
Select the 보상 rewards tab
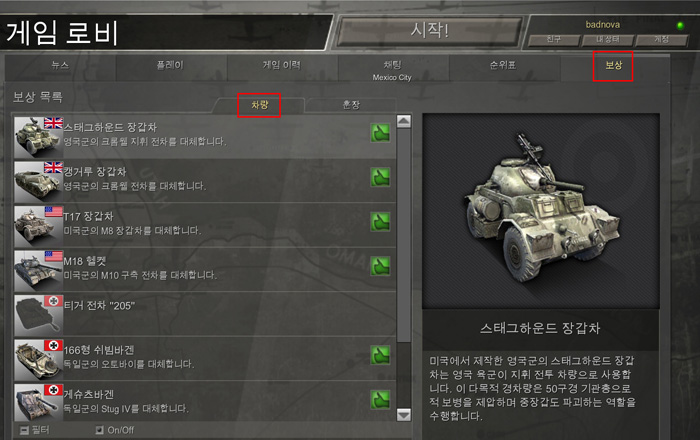613,66
